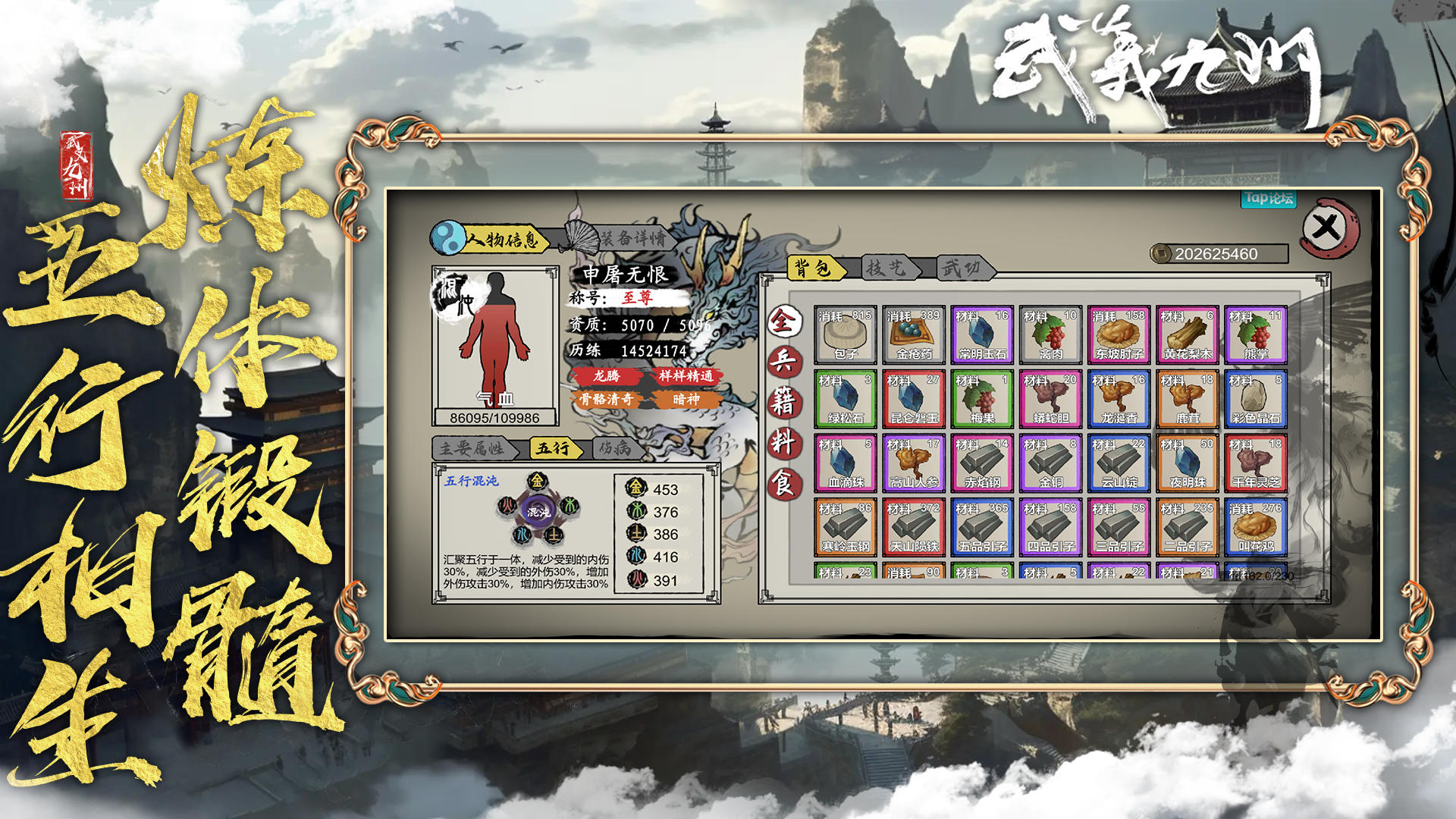This screenshot has height=819, width=1456.
Task: Choose the 金疮药 medicine slot
Action: pyautogui.click(x=914, y=334)
